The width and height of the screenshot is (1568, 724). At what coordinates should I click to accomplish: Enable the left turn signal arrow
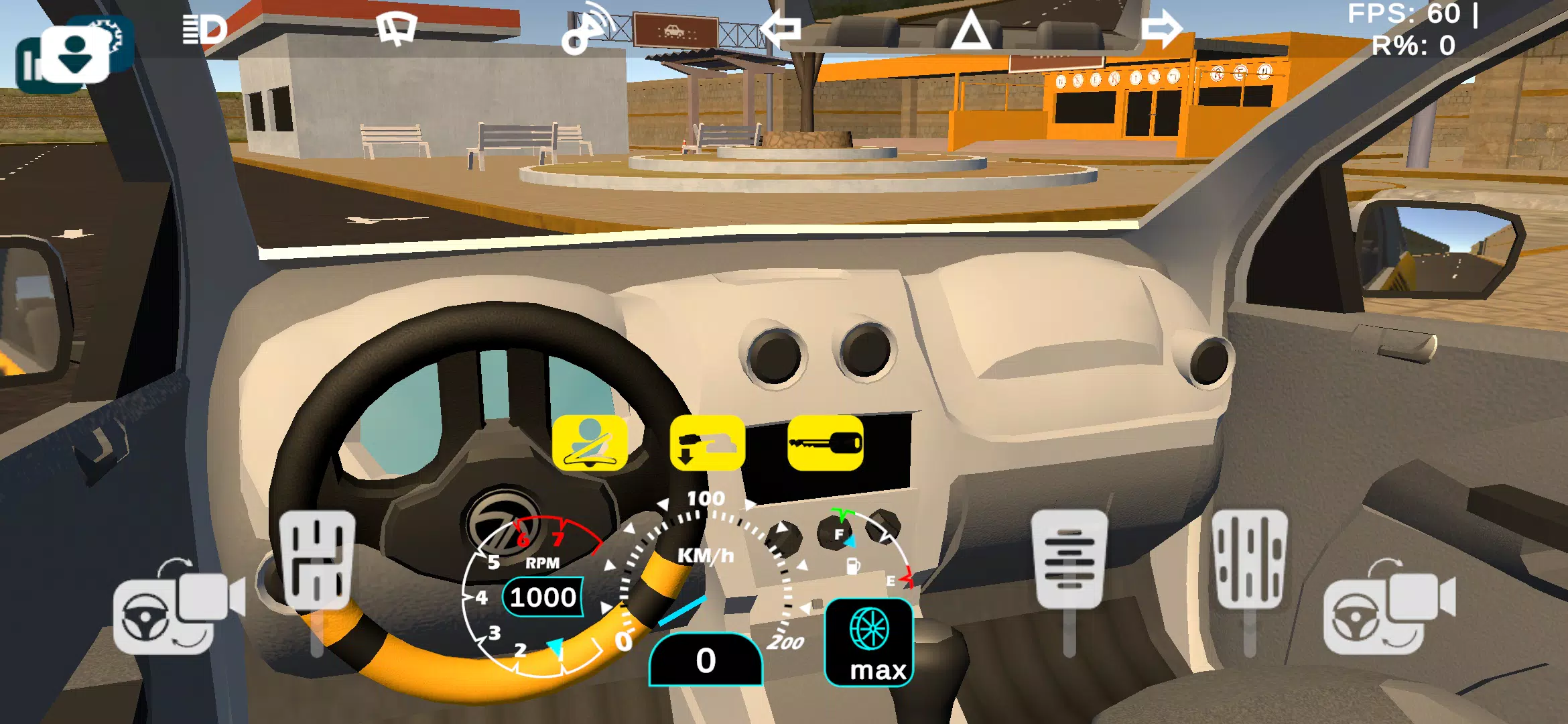pos(784,27)
